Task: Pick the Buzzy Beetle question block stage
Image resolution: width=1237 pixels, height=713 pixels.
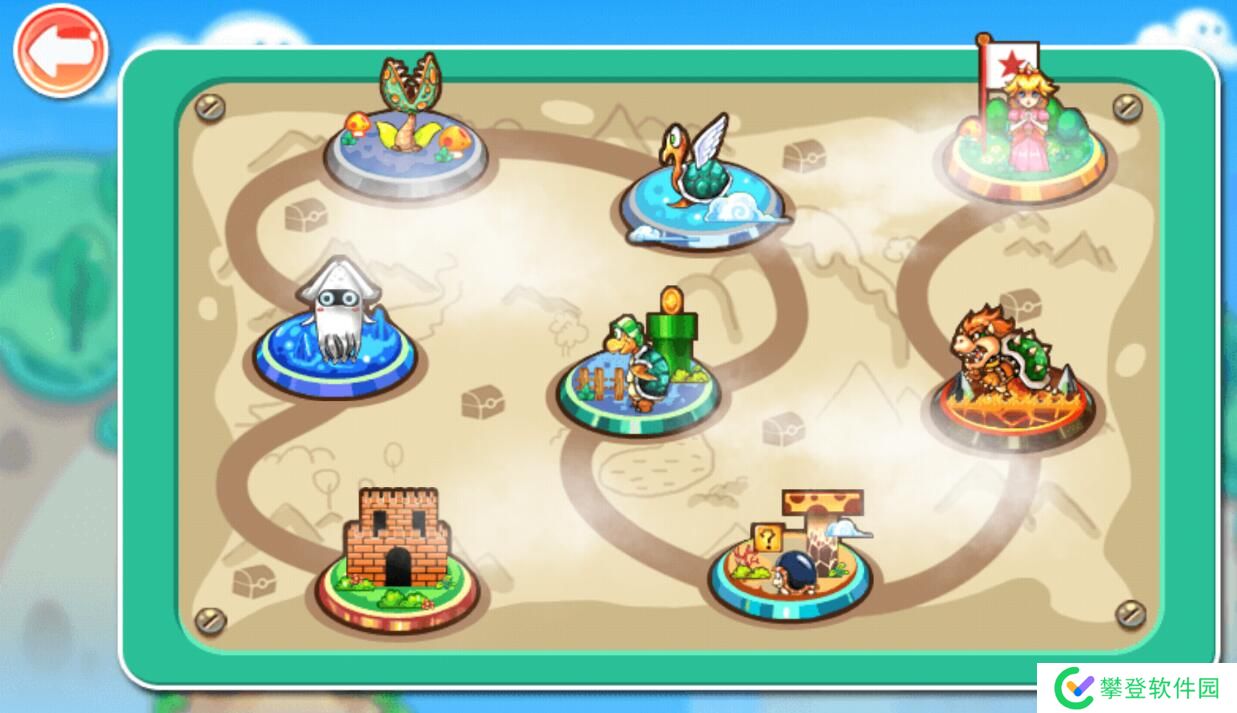Action: 790,560
